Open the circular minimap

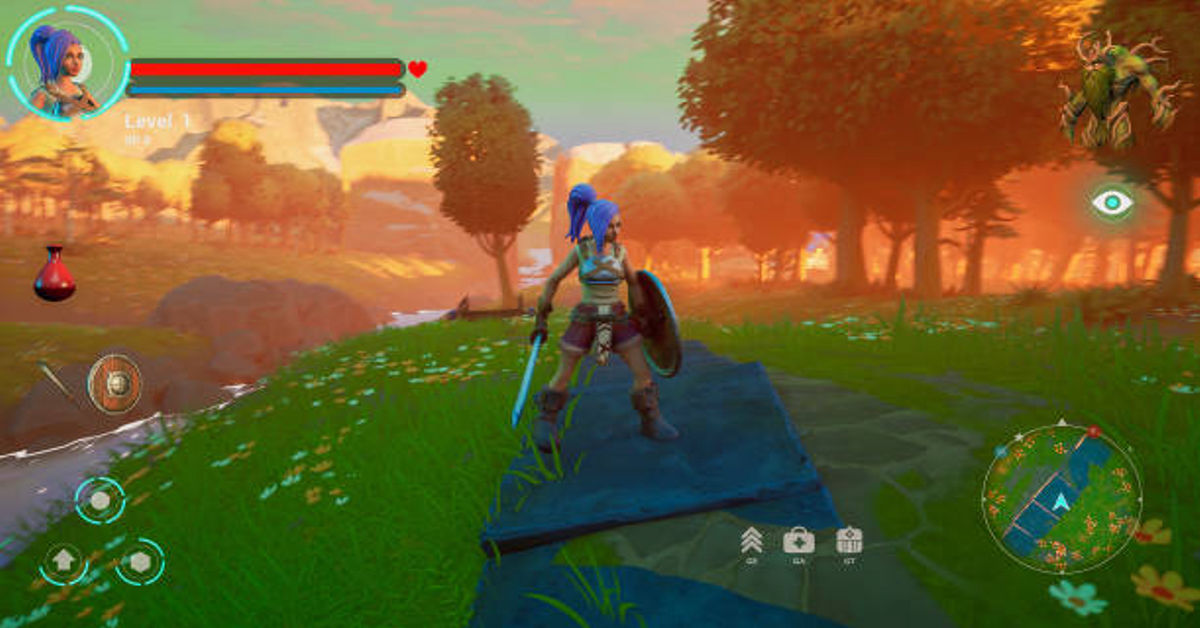pos(1061,498)
